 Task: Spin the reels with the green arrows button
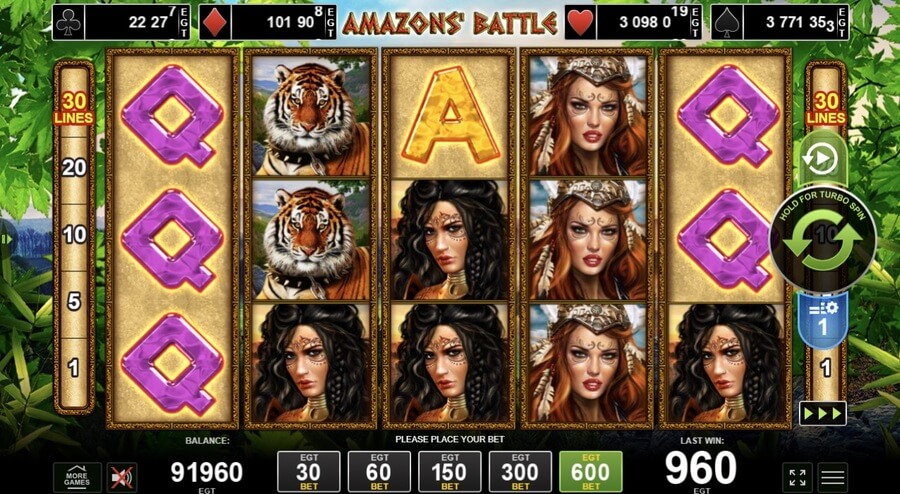click(x=822, y=240)
